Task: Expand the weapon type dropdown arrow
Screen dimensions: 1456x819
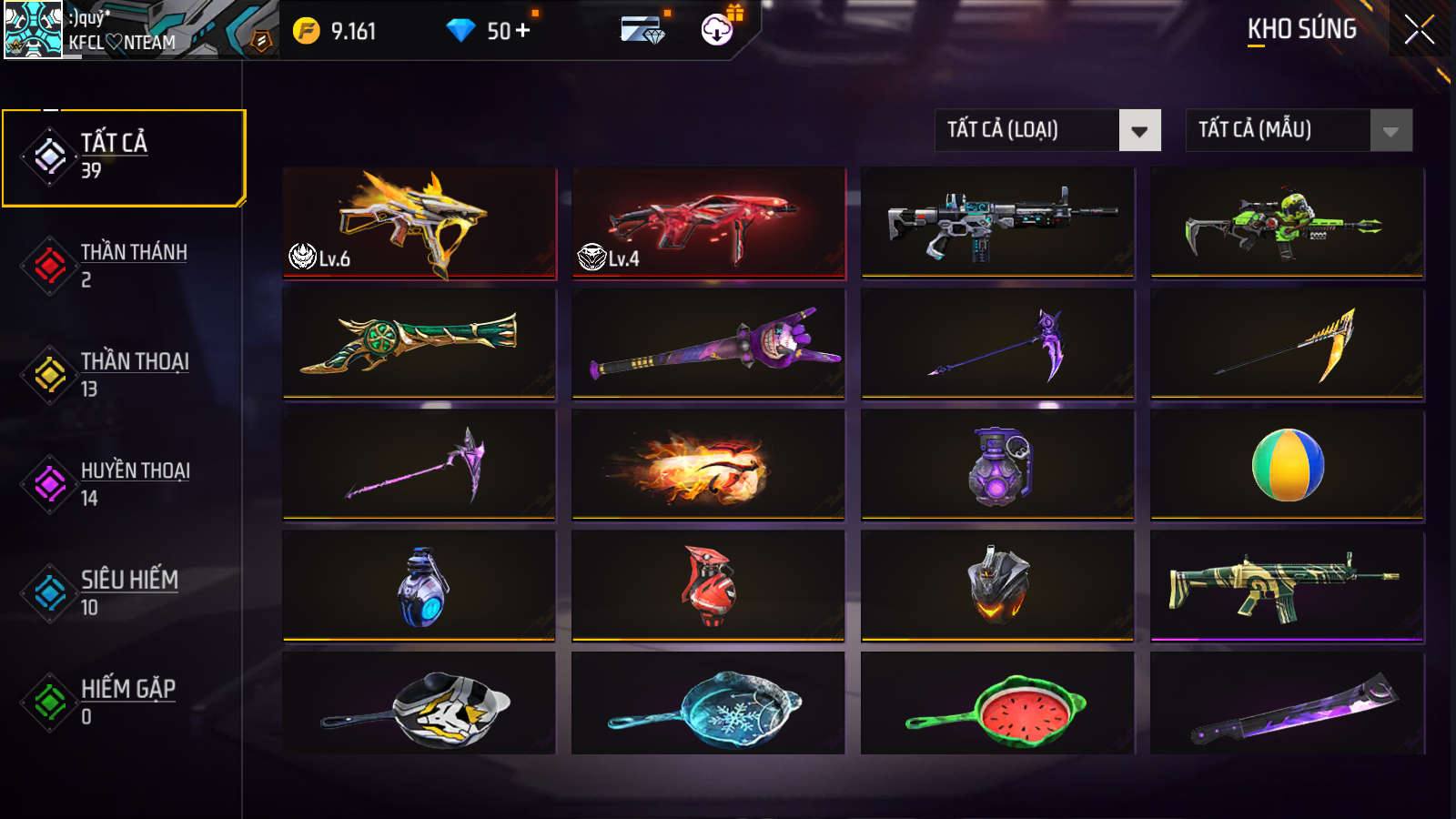Action: 1140,130
